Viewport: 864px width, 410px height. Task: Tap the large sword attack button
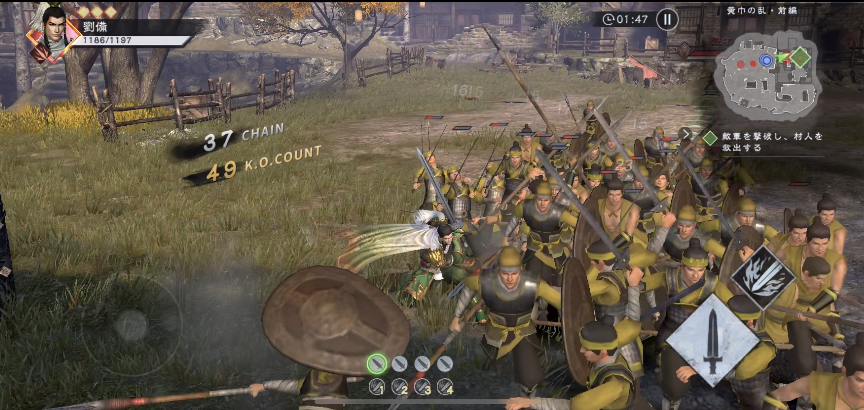pos(712,340)
